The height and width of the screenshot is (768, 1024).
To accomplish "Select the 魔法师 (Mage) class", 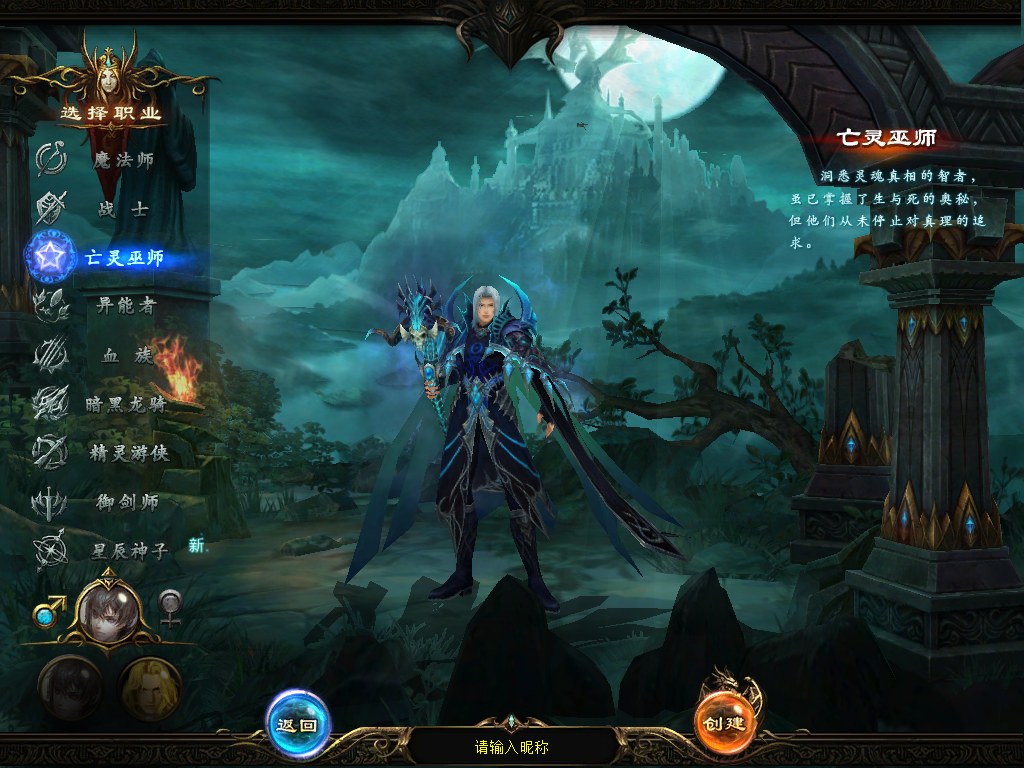I will (x=122, y=160).
